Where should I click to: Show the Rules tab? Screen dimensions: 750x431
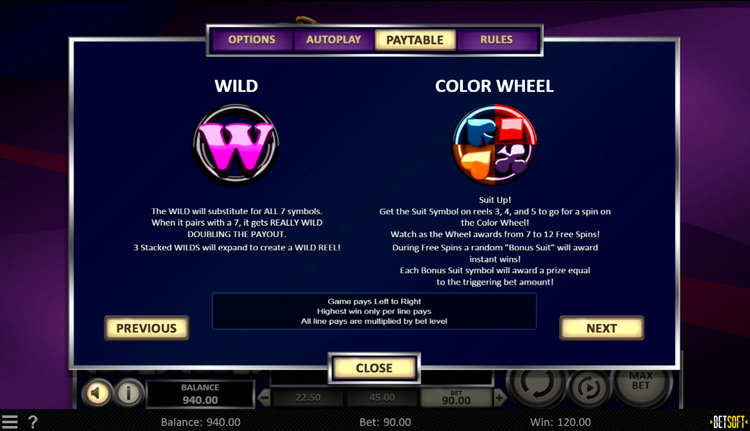[496, 40]
